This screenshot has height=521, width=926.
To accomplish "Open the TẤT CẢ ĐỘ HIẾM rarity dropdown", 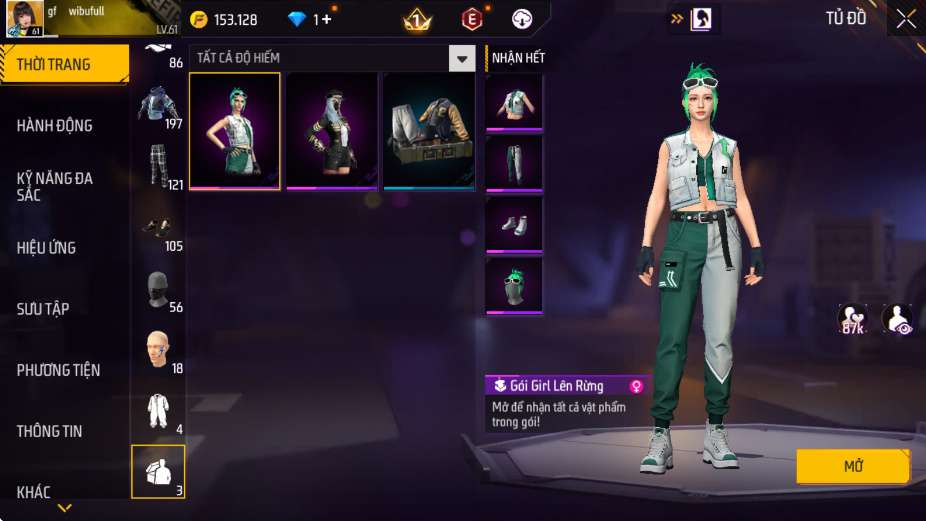I will click(461, 59).
